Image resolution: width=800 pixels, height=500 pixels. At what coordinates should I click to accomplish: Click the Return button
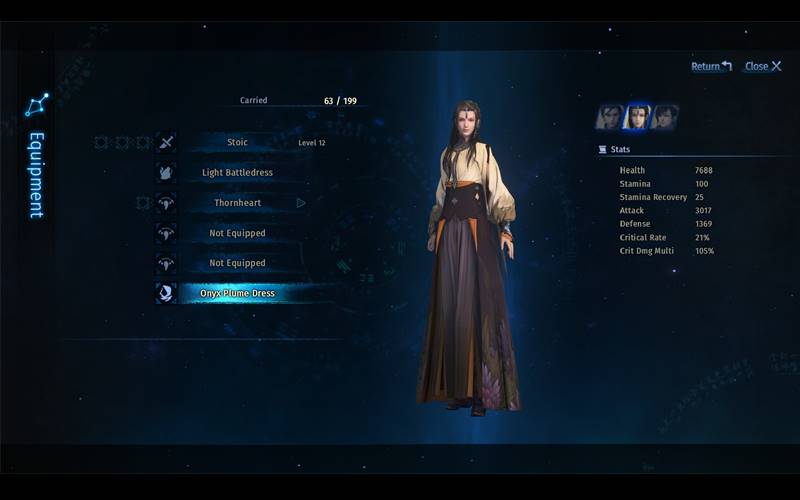[711, 66]
